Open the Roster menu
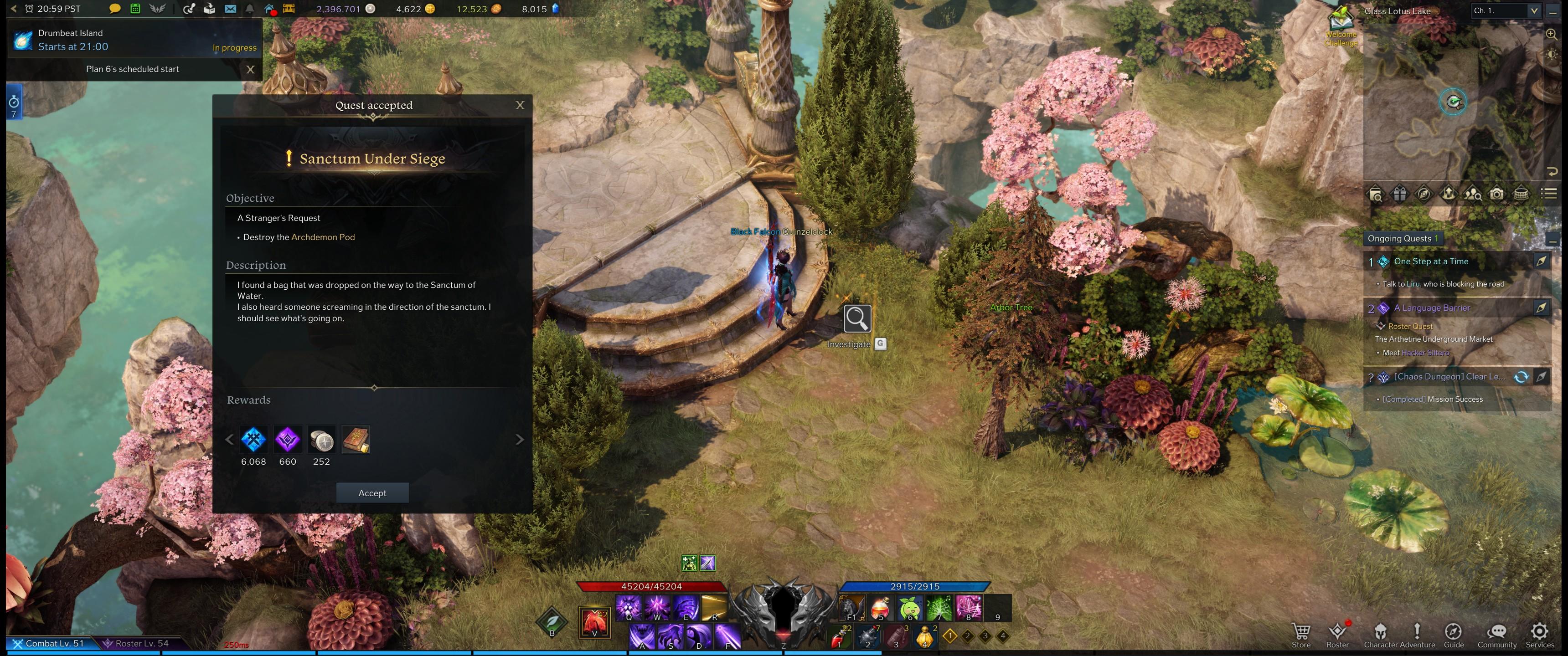 coord(1337,635)
